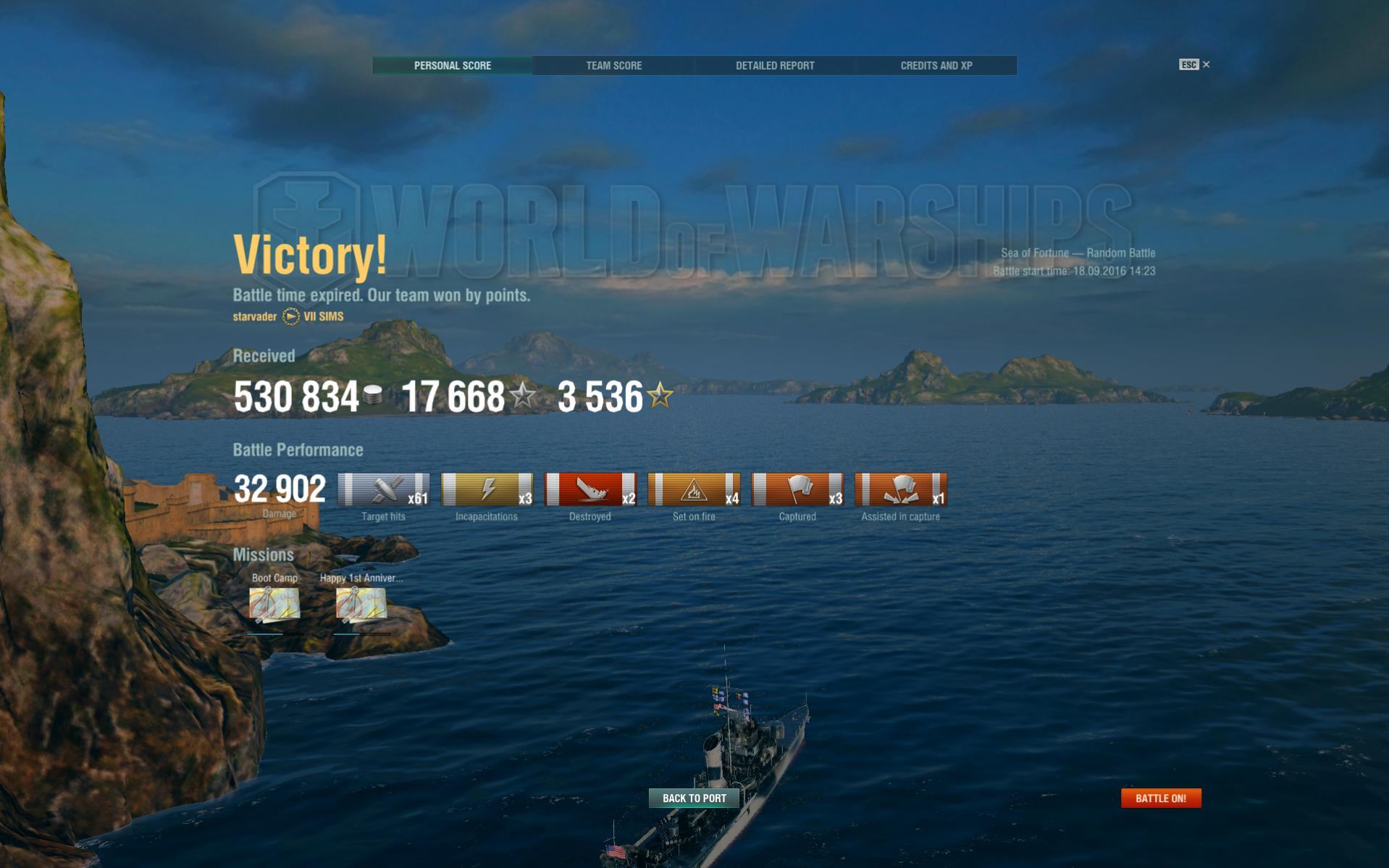1389x868 pixels.
Task: View the Happy 1st Anniversary mission
Action: [x=361, y=604]
